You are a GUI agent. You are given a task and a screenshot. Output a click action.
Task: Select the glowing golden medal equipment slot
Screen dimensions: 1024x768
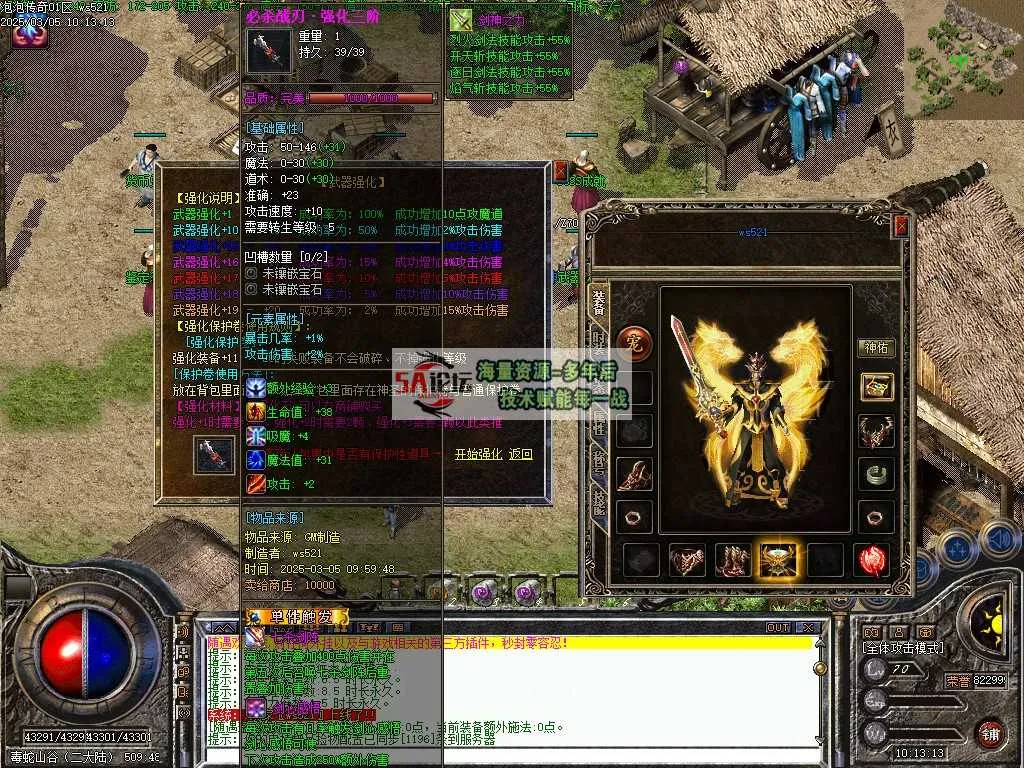779,561
